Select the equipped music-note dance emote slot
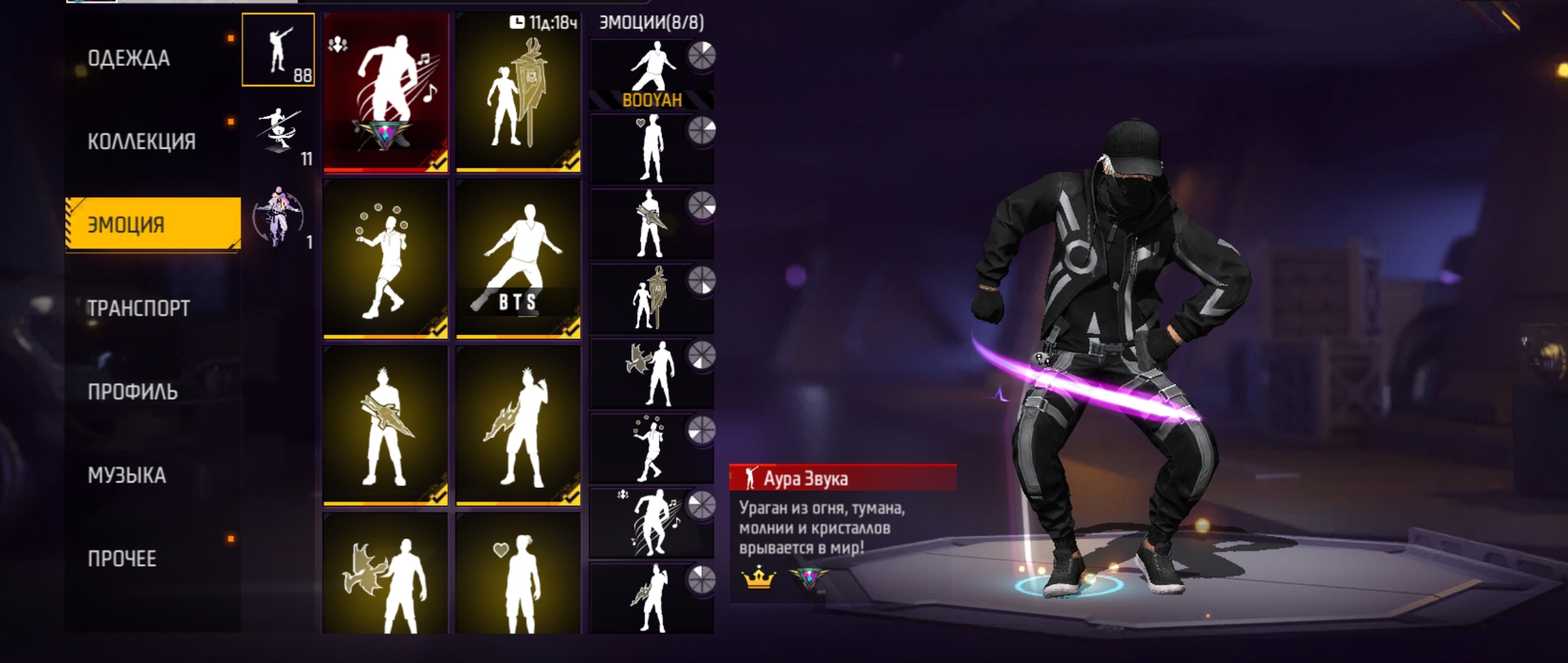This screenshot has height=663, width=1568. point(652,523)
